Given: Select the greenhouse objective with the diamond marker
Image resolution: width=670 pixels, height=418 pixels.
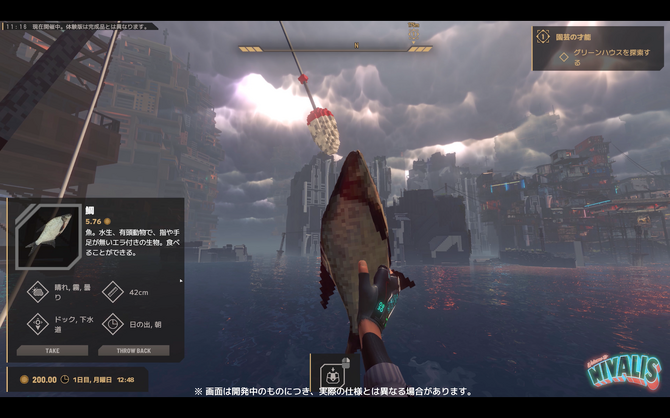Looking at the screenshot, I should click(563, 55).
